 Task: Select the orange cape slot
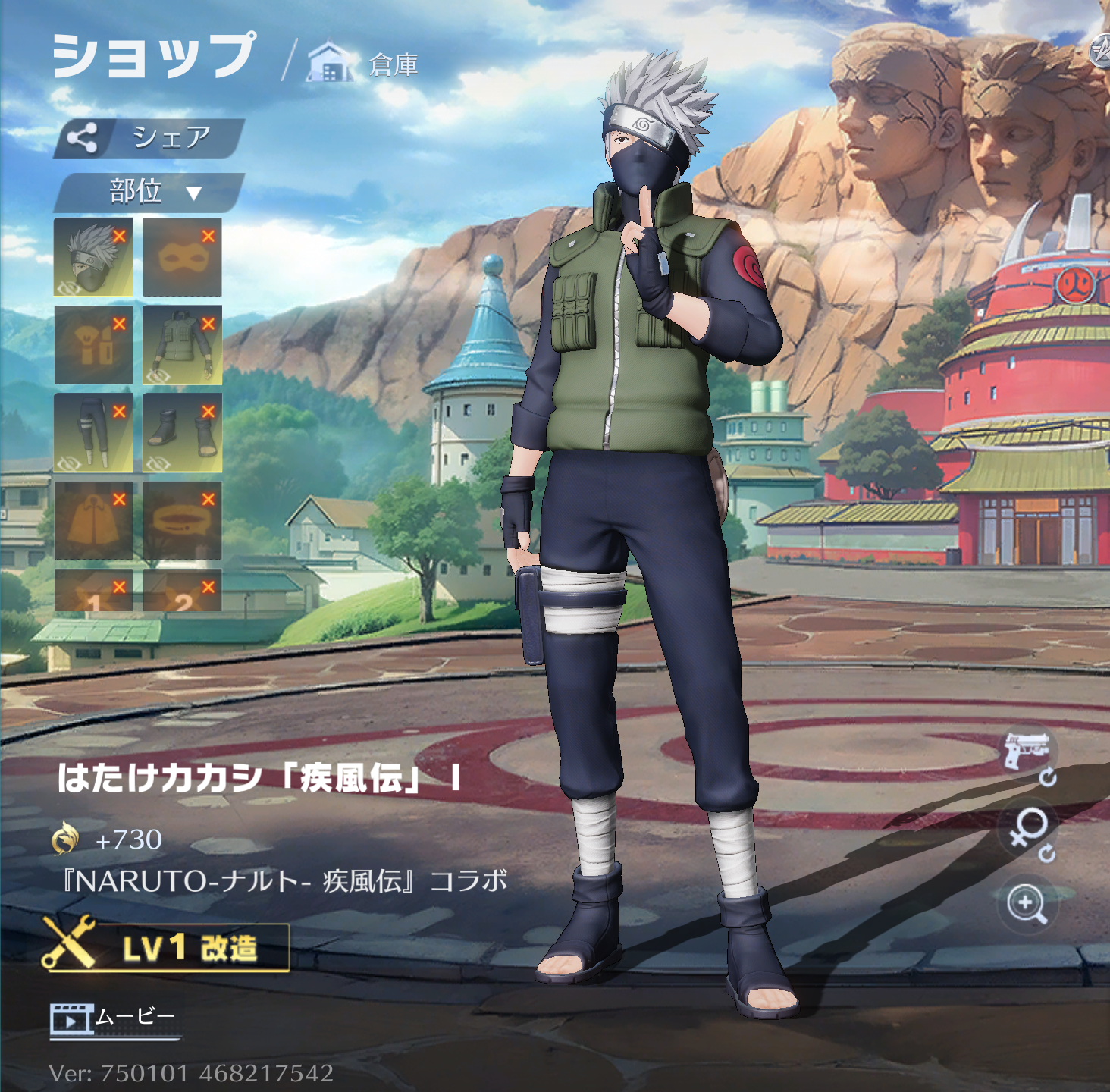pyautogui.click(x=93, y=521)
